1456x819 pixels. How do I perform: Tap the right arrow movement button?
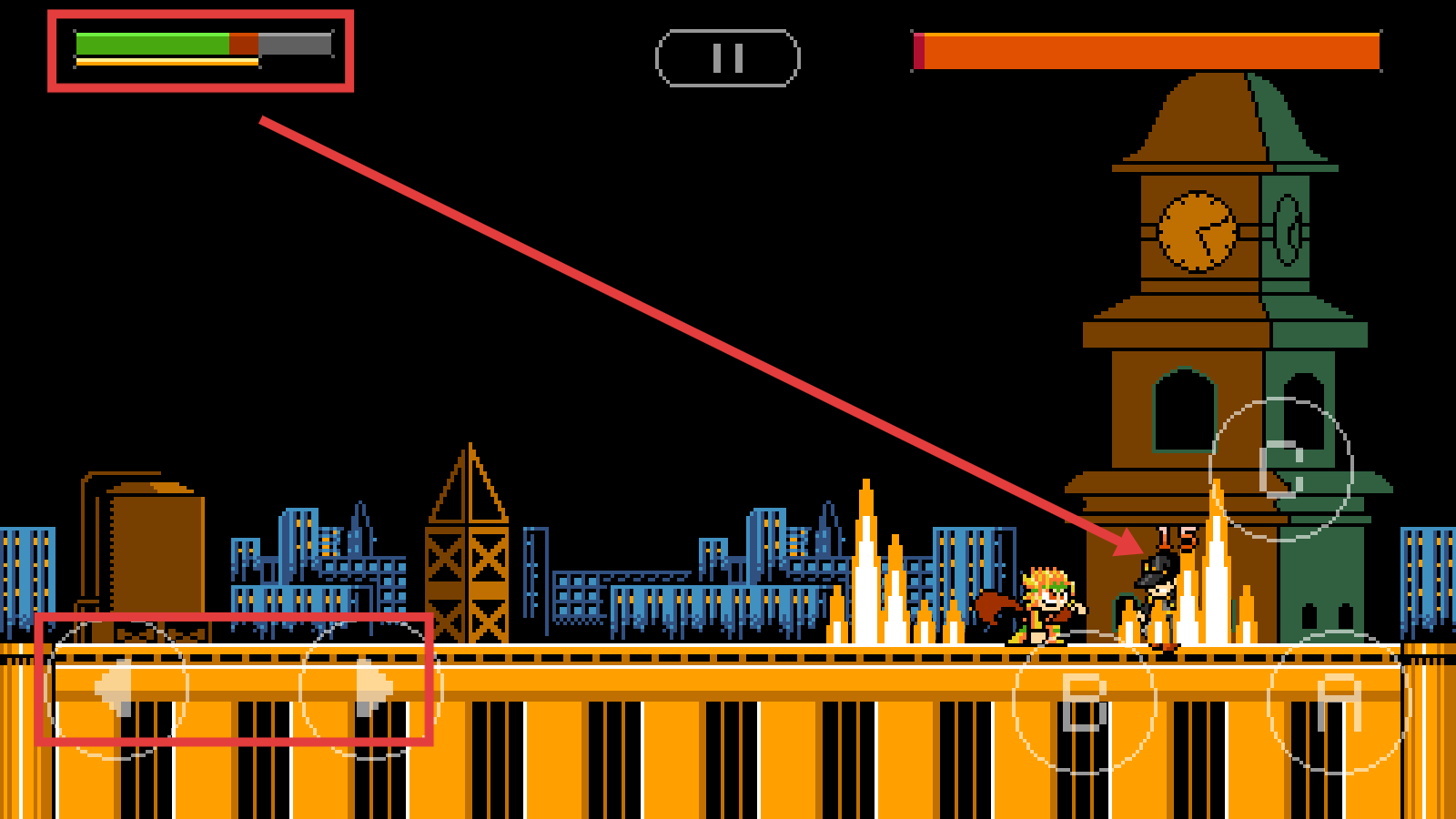pos(371,689)
